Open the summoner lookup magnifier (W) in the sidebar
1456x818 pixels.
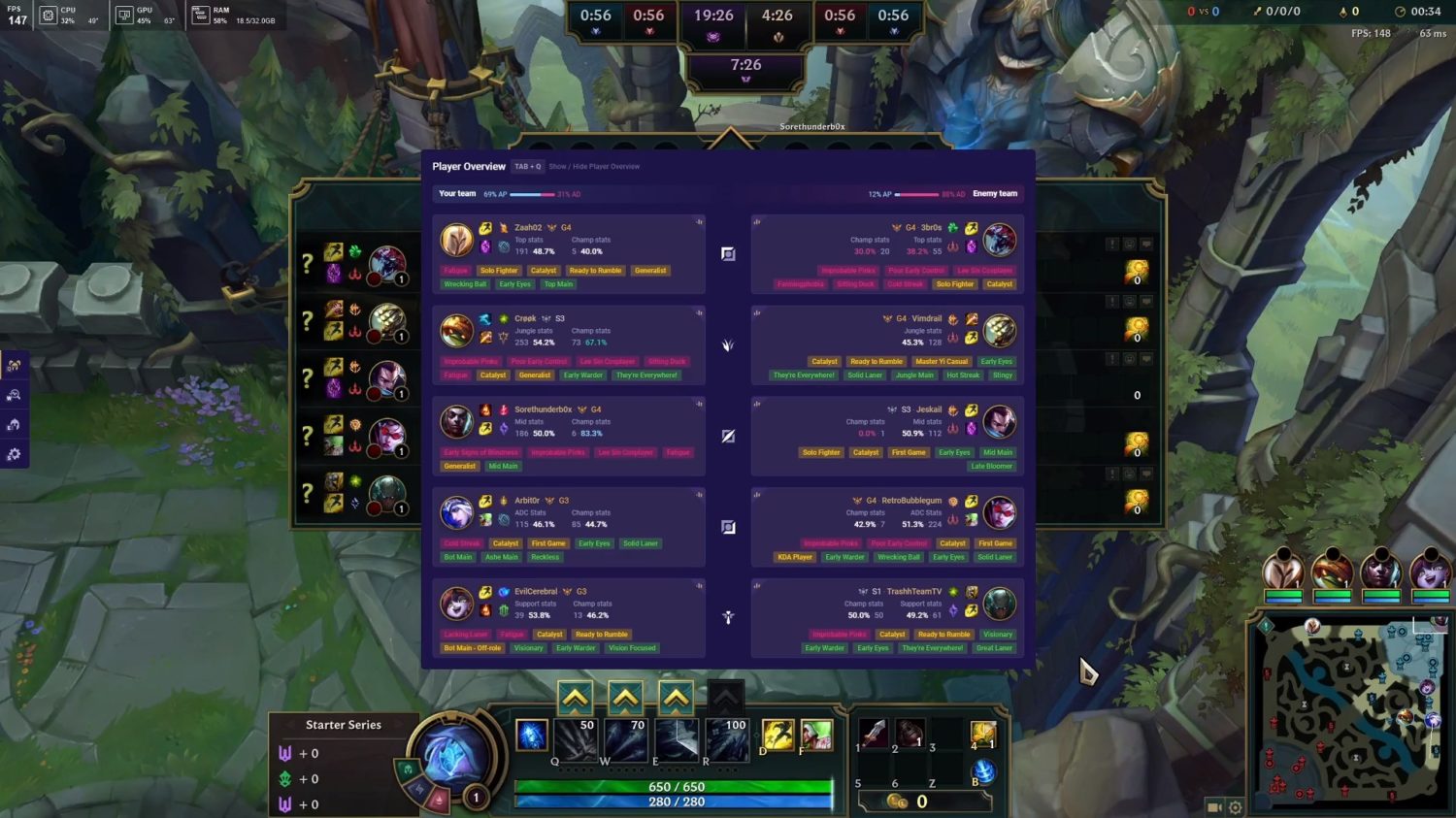pyautogui.click(x=16, y=395)
